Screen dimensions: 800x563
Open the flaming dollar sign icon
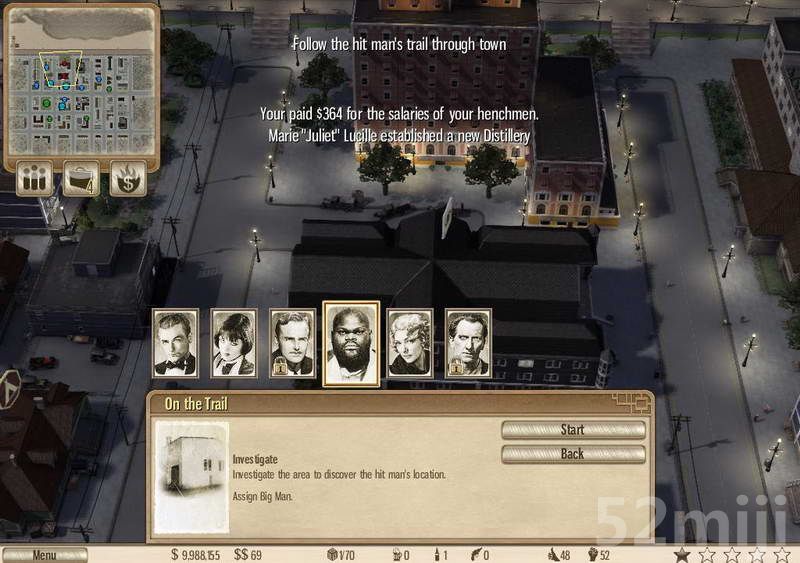click(x=128, y=178)
